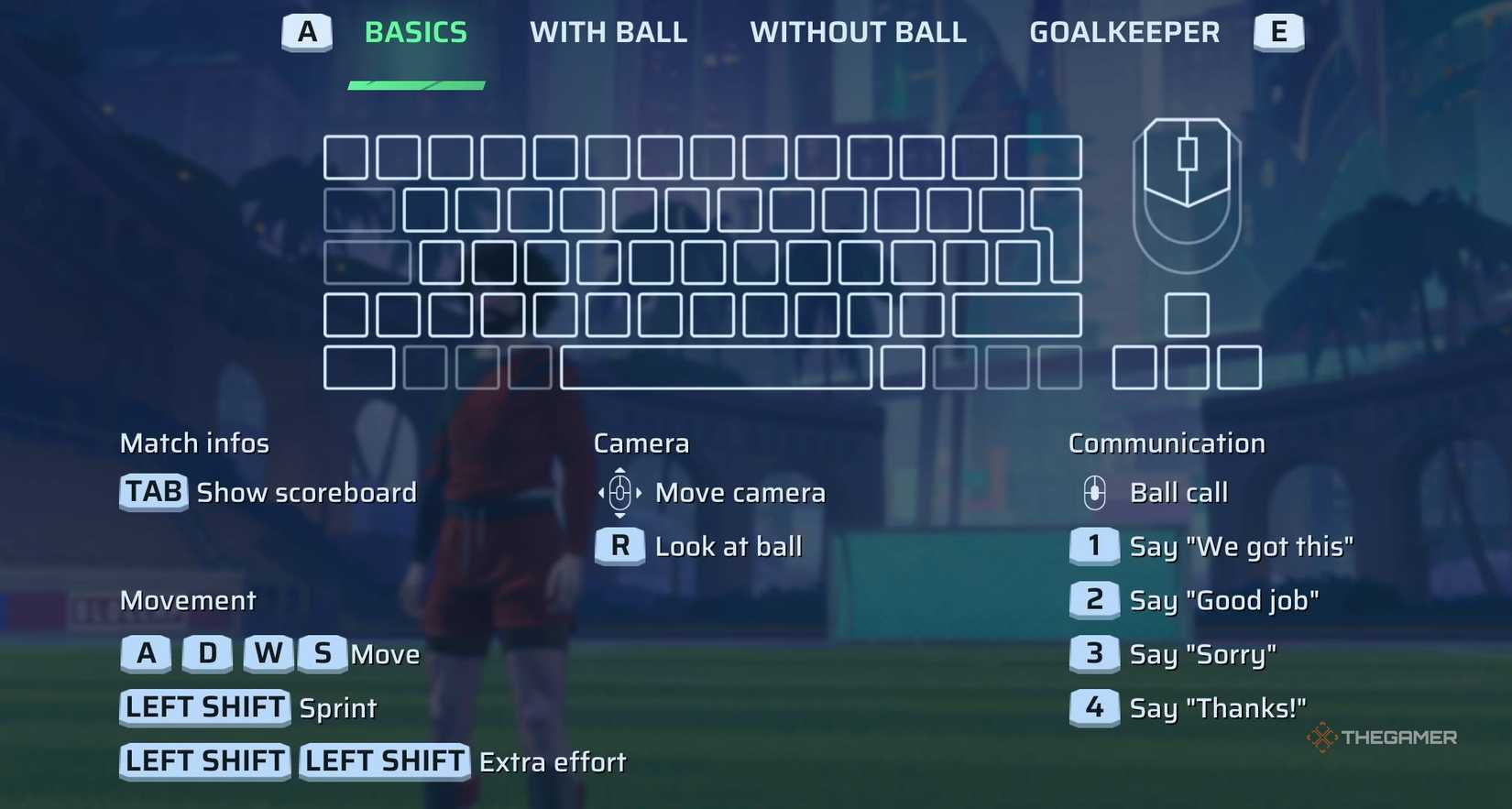This screenshot has height=809, width=1512.
Task: Click the E key icon beside Goalkeeper tab
Action: point(1277,32)
